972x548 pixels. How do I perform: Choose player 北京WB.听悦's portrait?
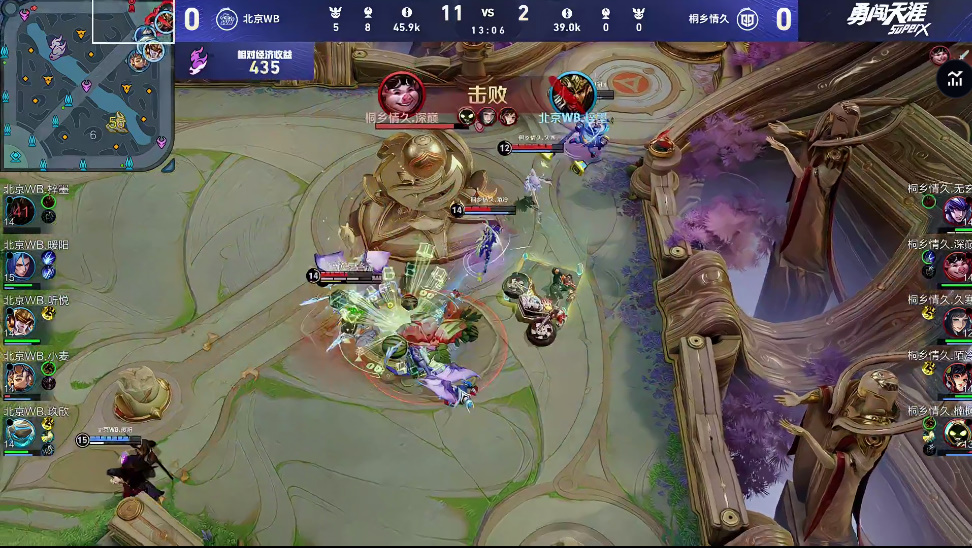pyautogui.click(x=22, y=321)
